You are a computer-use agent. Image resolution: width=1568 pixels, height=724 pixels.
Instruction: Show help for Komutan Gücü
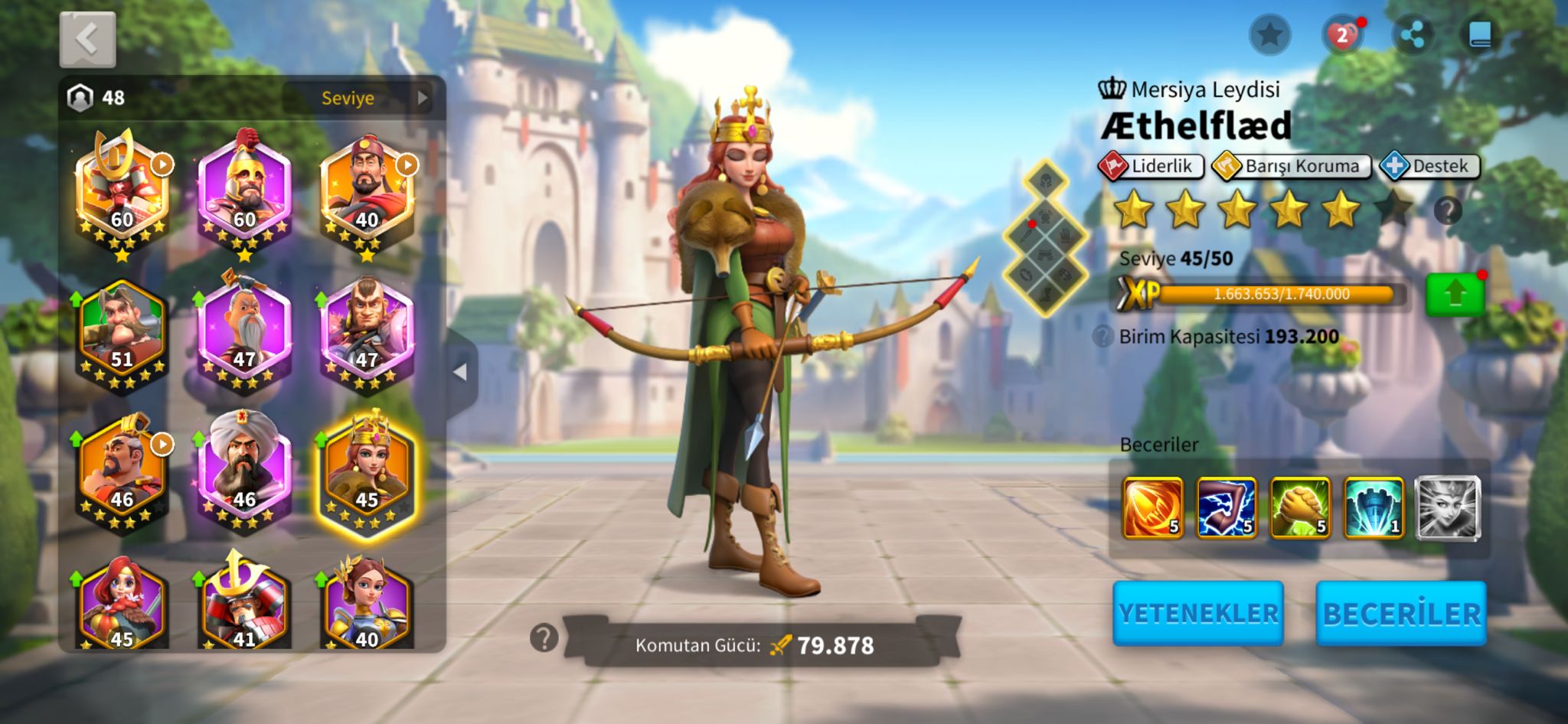point(544,638)
